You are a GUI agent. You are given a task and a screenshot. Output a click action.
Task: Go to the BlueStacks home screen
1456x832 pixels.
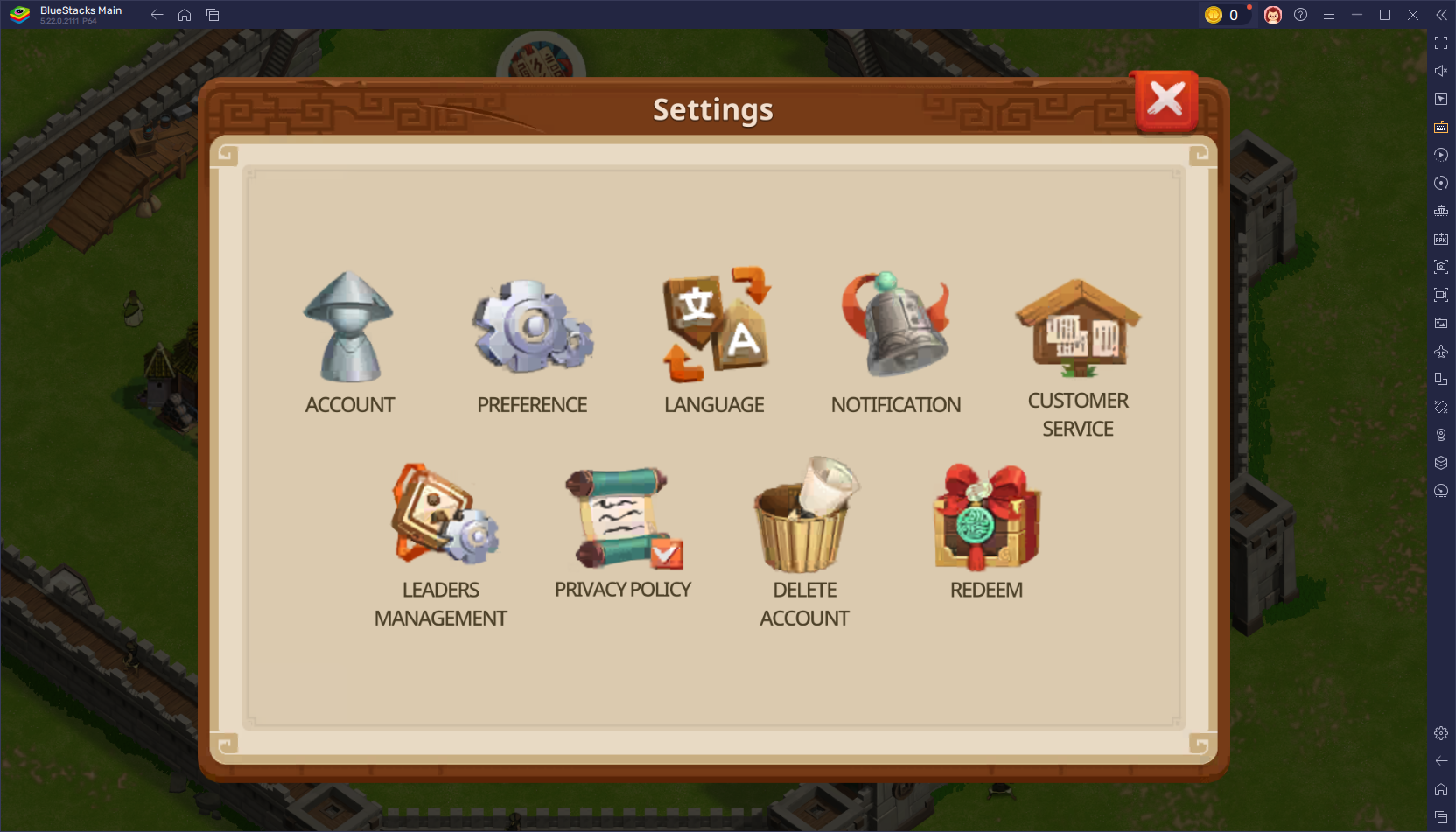coord(184,15)
